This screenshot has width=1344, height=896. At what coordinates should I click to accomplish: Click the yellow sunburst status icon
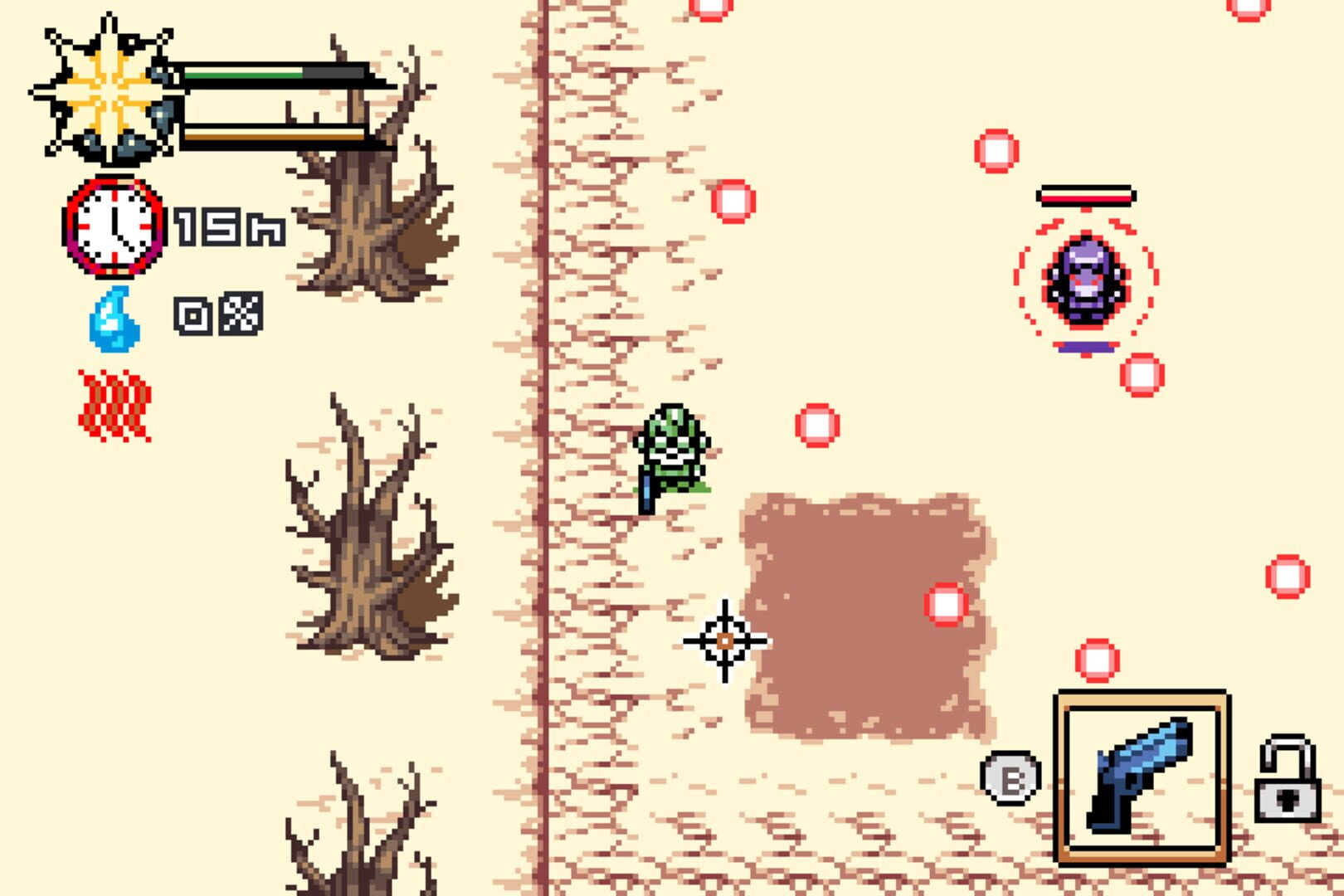(x=108, y=91)
